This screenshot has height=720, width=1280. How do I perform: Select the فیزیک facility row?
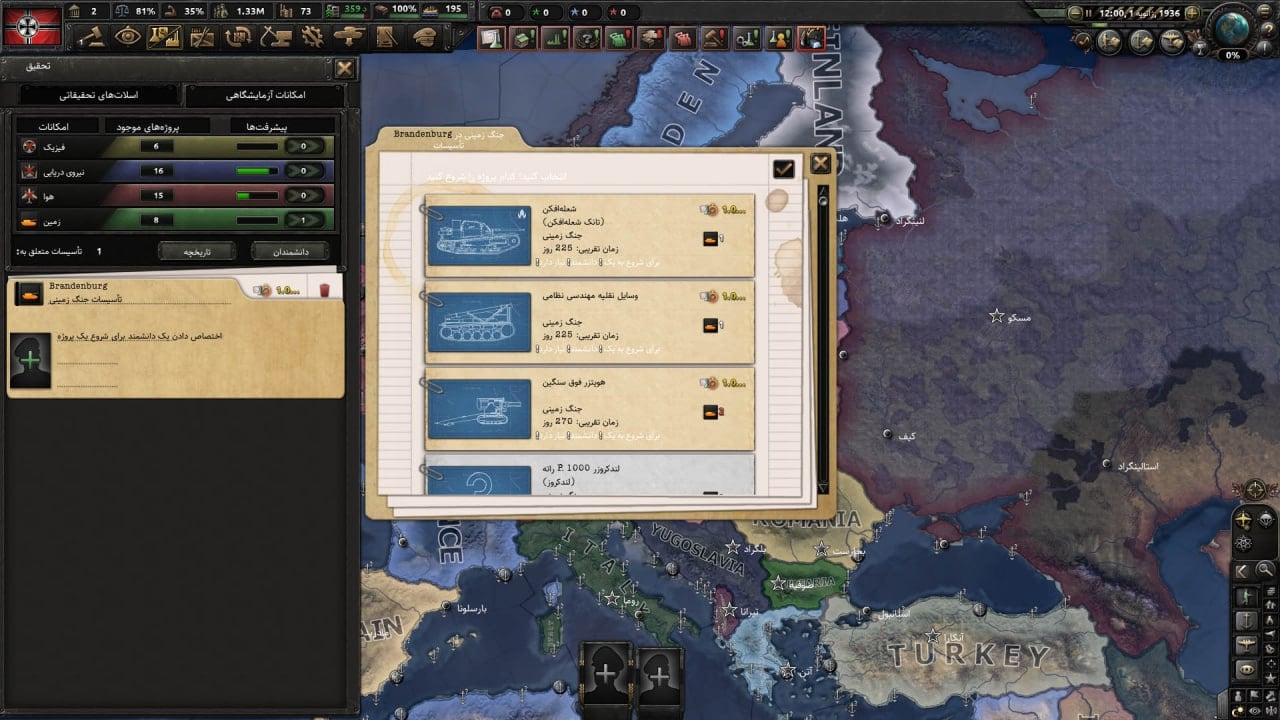click(174, 146)
